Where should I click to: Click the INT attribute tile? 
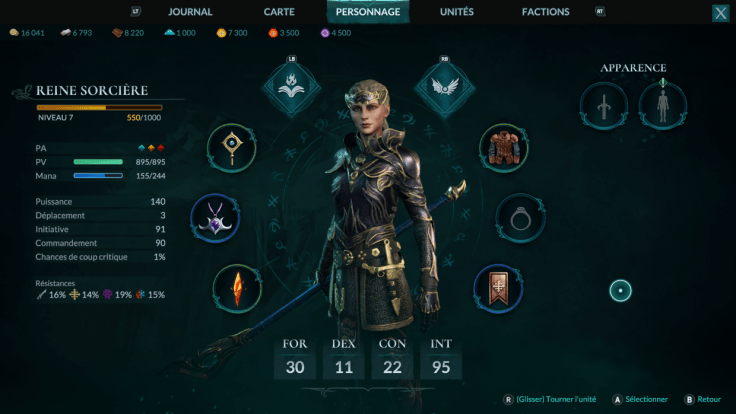[x=442, y=358]
